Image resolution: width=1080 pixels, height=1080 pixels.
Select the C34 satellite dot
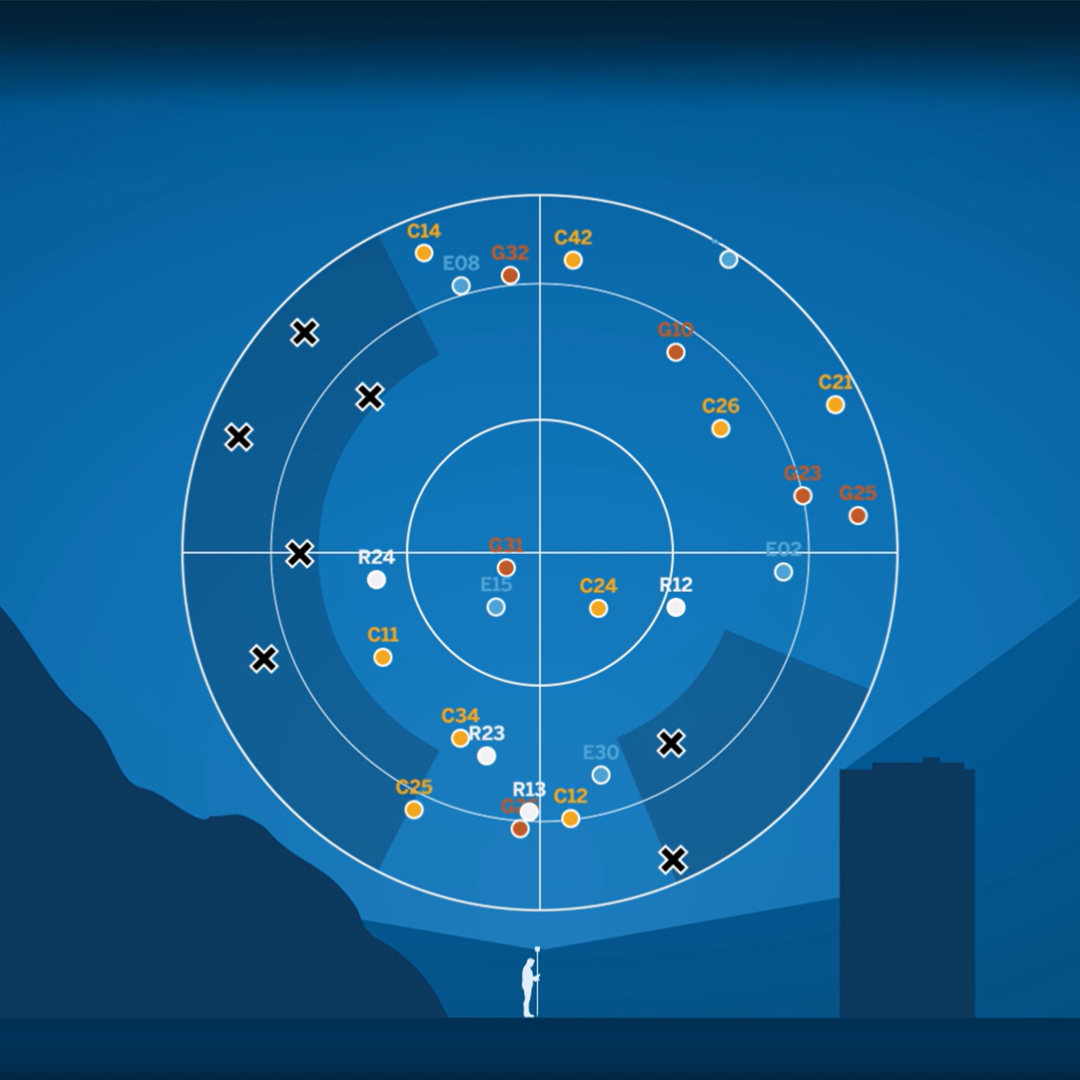460,738
